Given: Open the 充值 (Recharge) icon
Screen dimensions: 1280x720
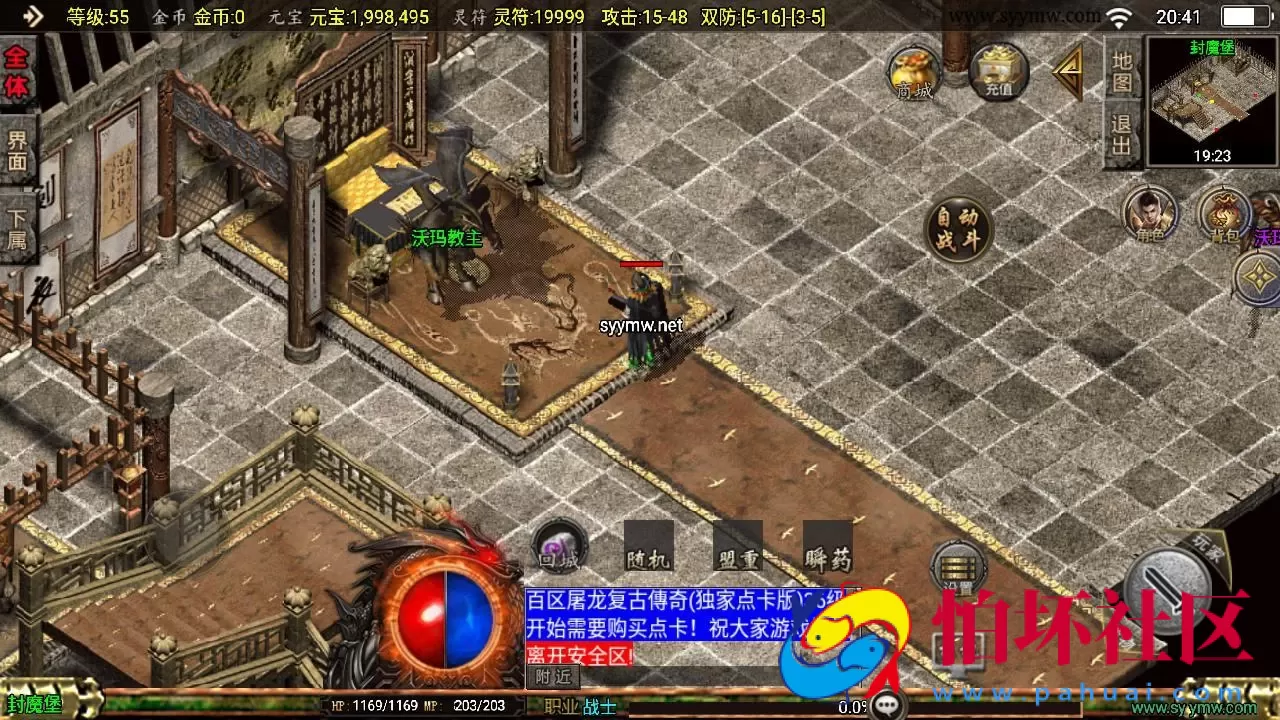Looking at the screenshot, I should point(998,70).
